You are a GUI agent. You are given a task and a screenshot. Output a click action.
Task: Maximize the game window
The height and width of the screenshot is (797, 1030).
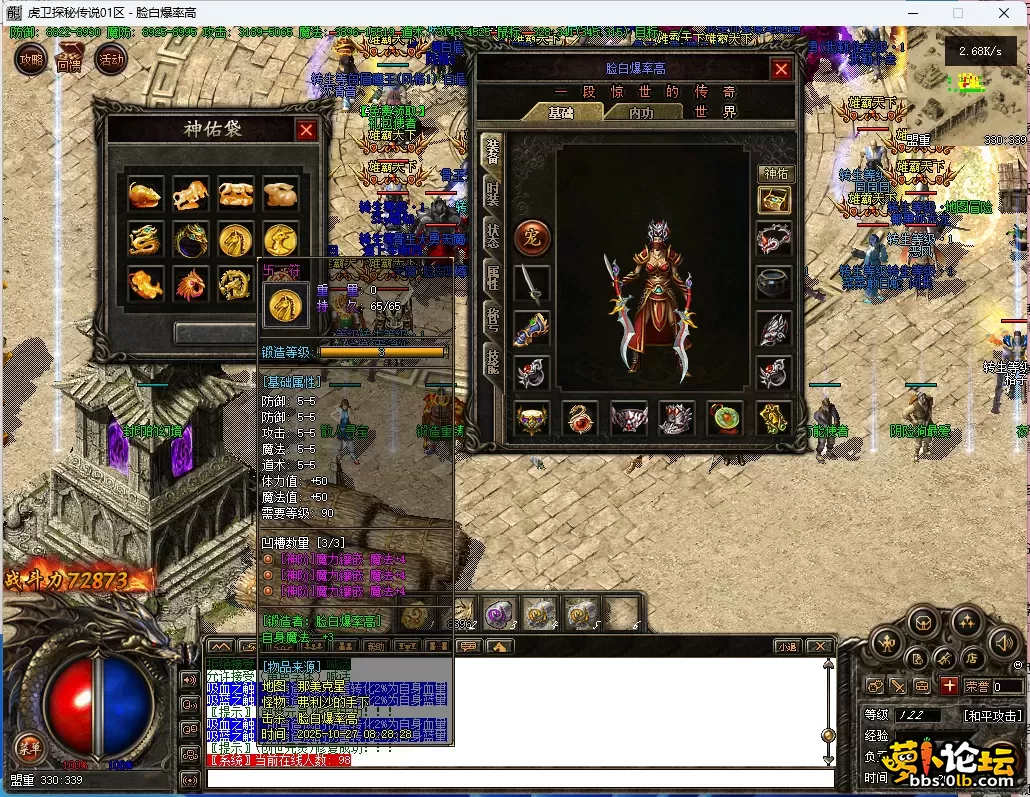pos(957,13)
